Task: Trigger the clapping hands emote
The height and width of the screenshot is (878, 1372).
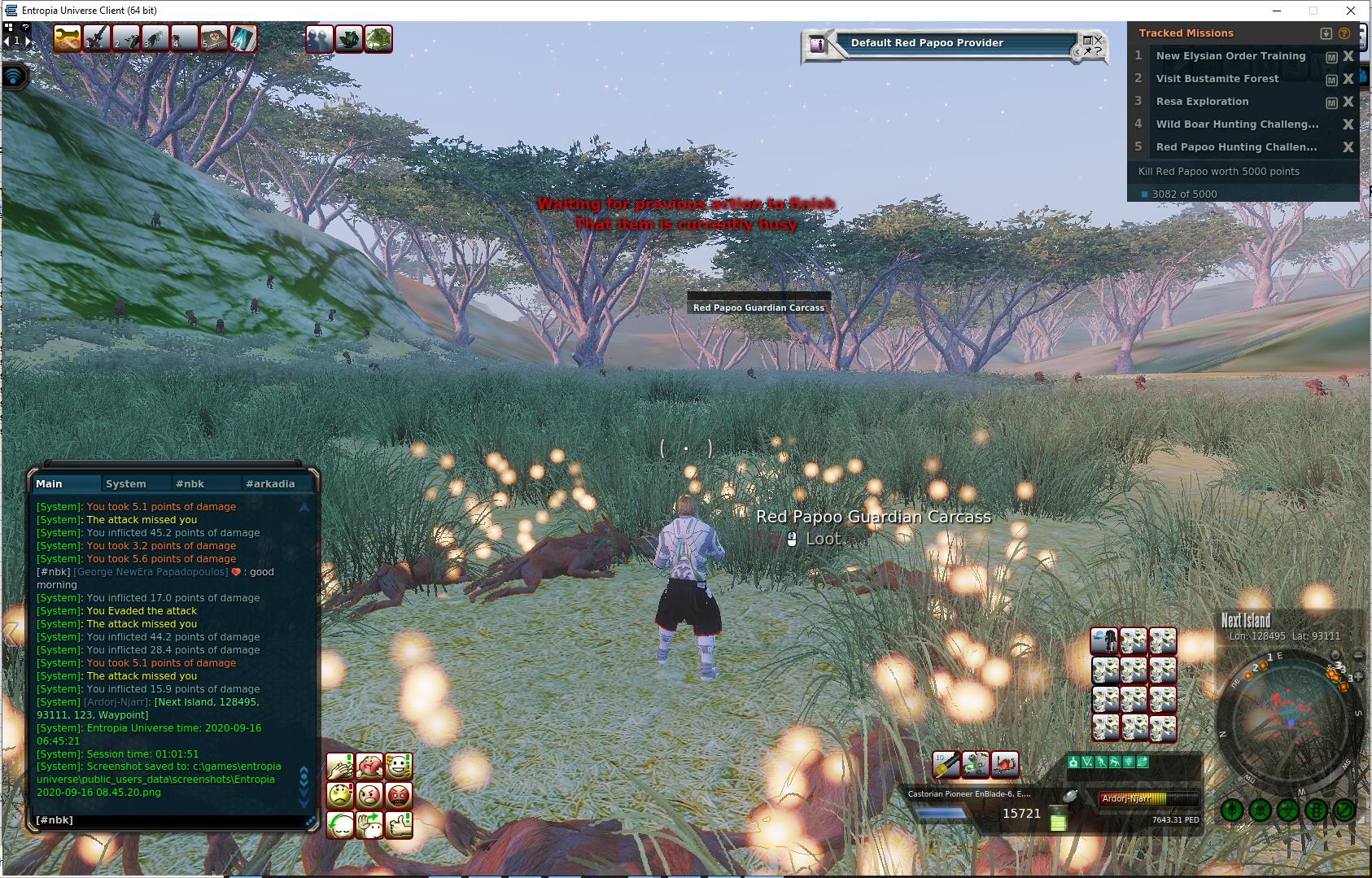Action: (340, 767)
